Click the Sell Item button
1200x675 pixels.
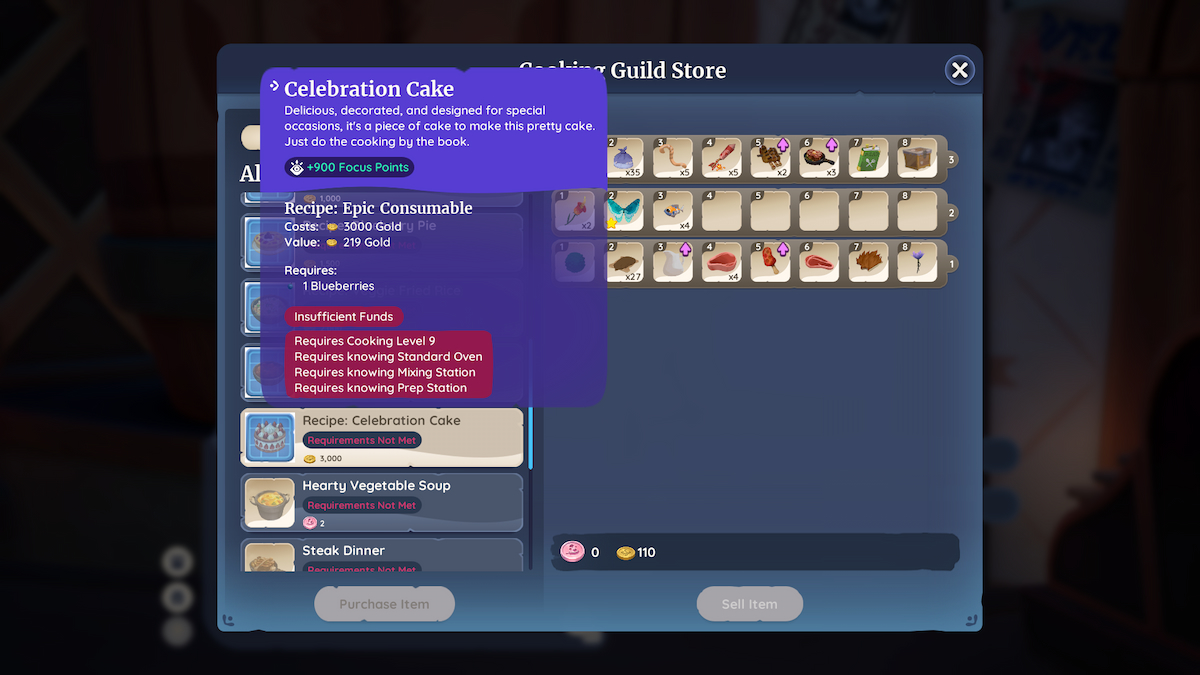[749, 604]
